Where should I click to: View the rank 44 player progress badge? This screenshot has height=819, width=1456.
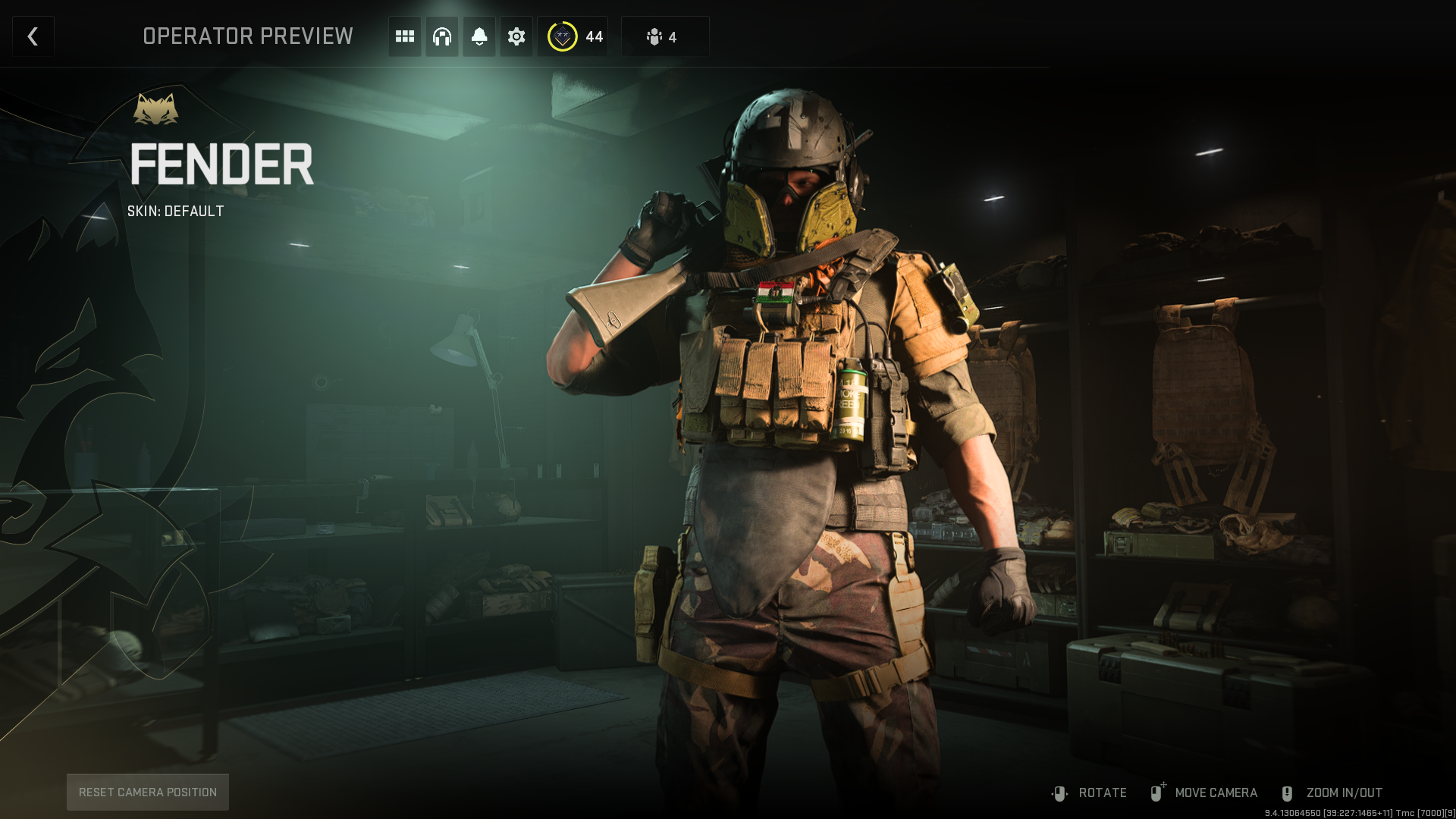[x=574, y=36]
